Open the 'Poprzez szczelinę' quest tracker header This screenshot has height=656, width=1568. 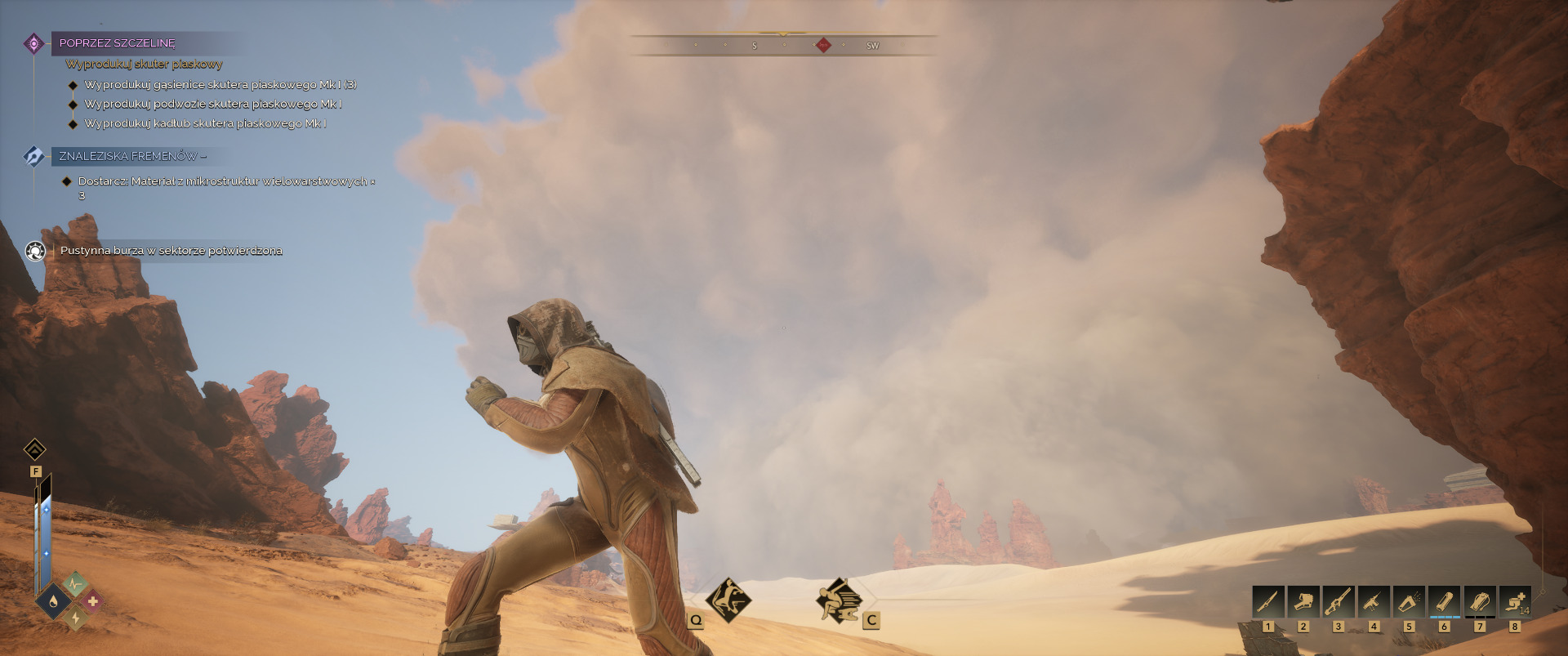coord(118,43)
